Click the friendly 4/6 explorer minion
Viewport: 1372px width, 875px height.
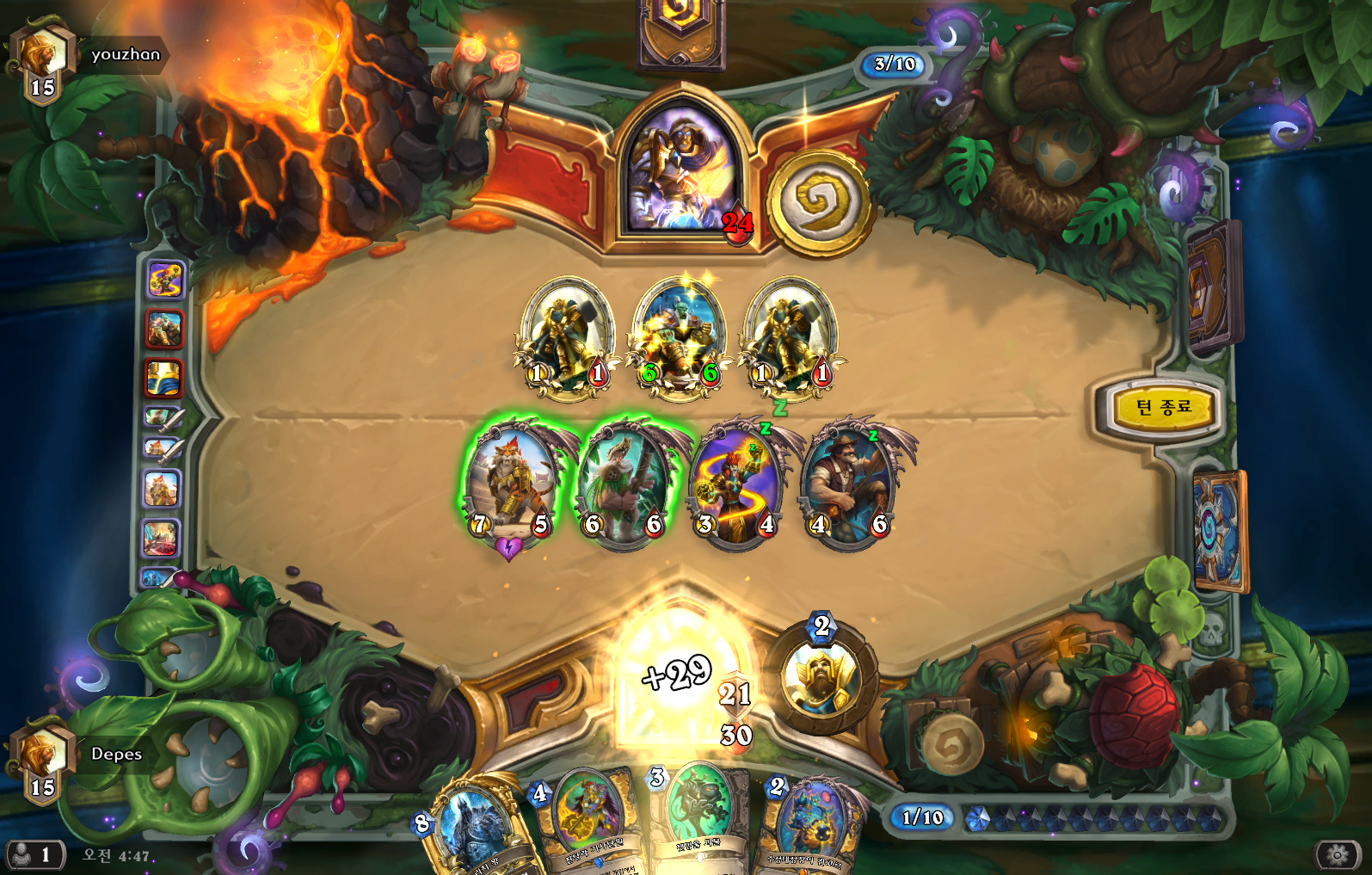(x=848, y=486)
